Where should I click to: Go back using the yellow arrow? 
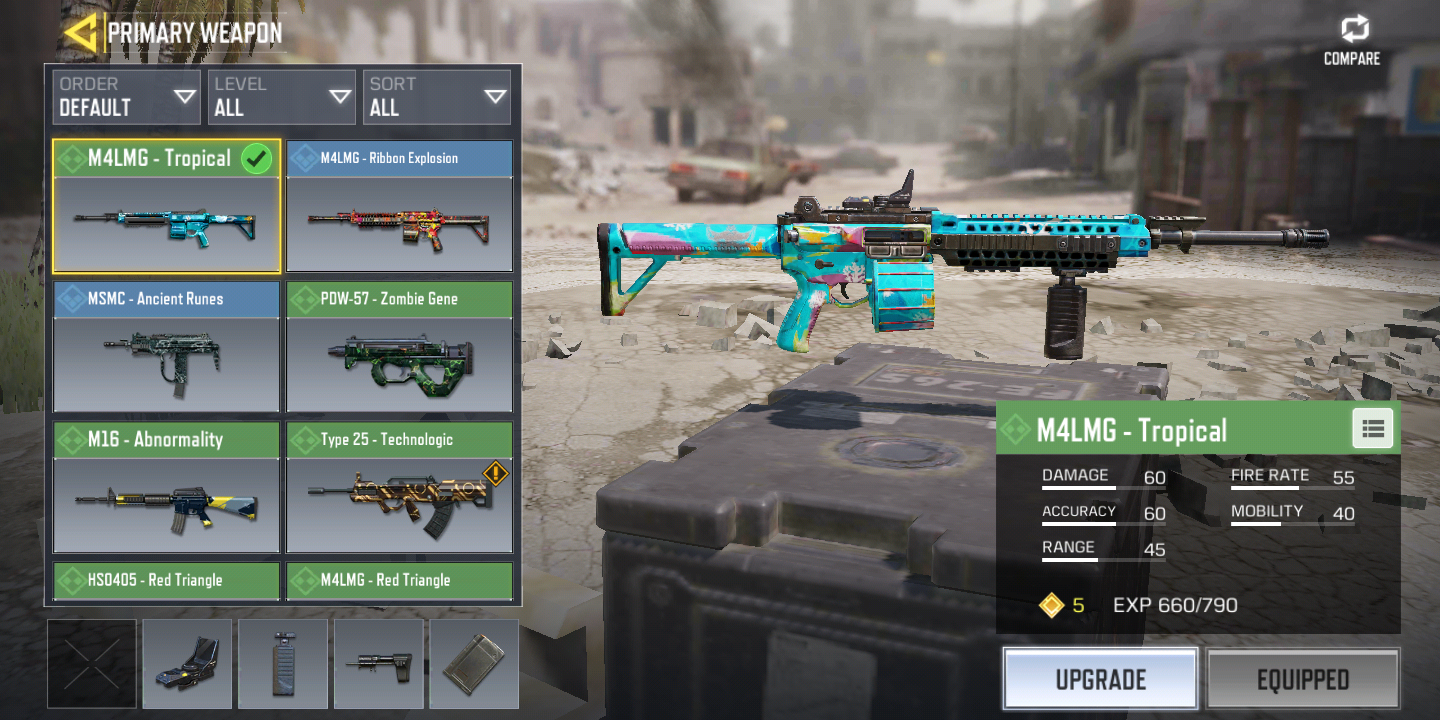click(80, 32)
